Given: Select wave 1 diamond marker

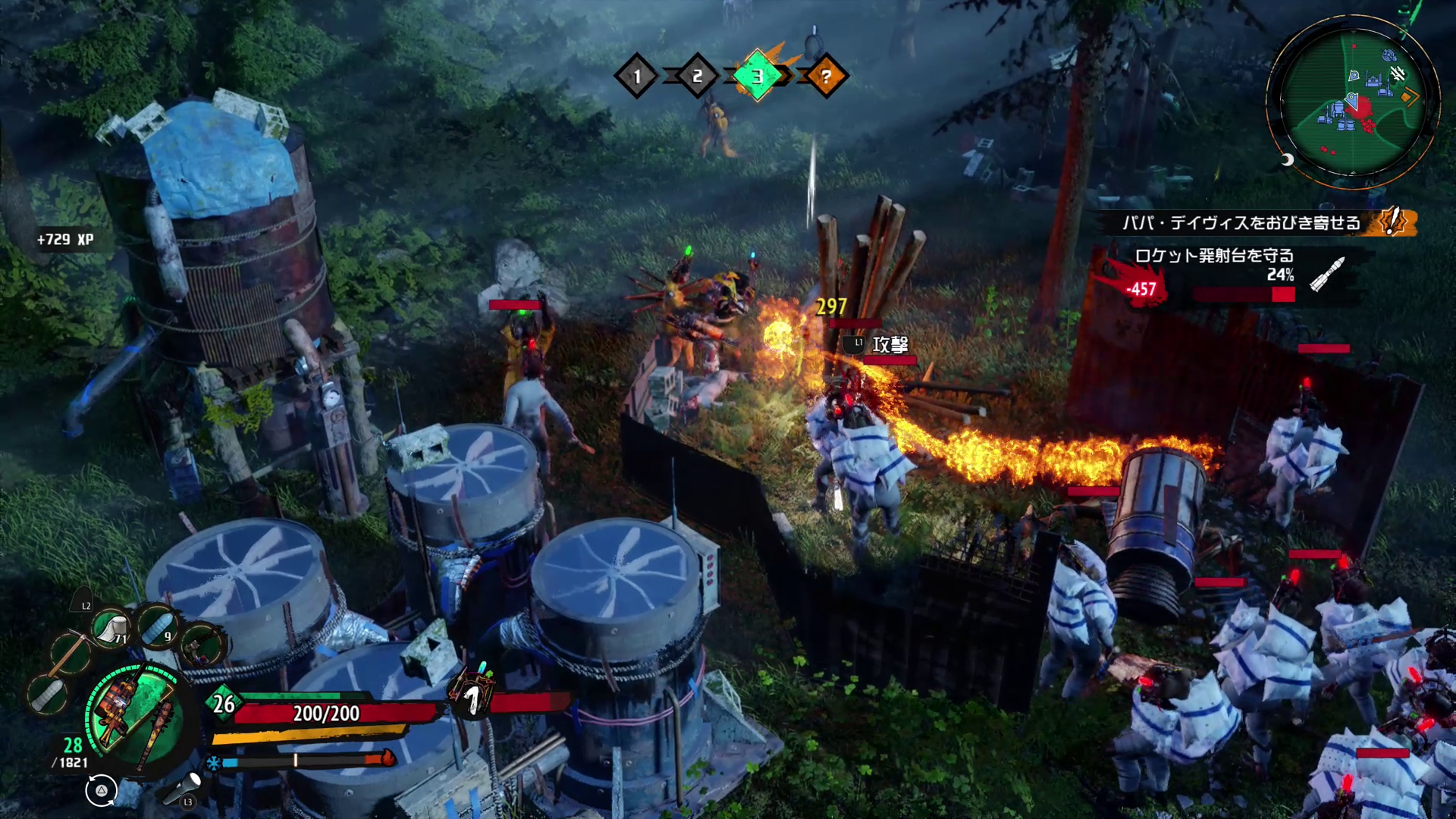Looking at the screenshot, I should (x=637, y=76).
